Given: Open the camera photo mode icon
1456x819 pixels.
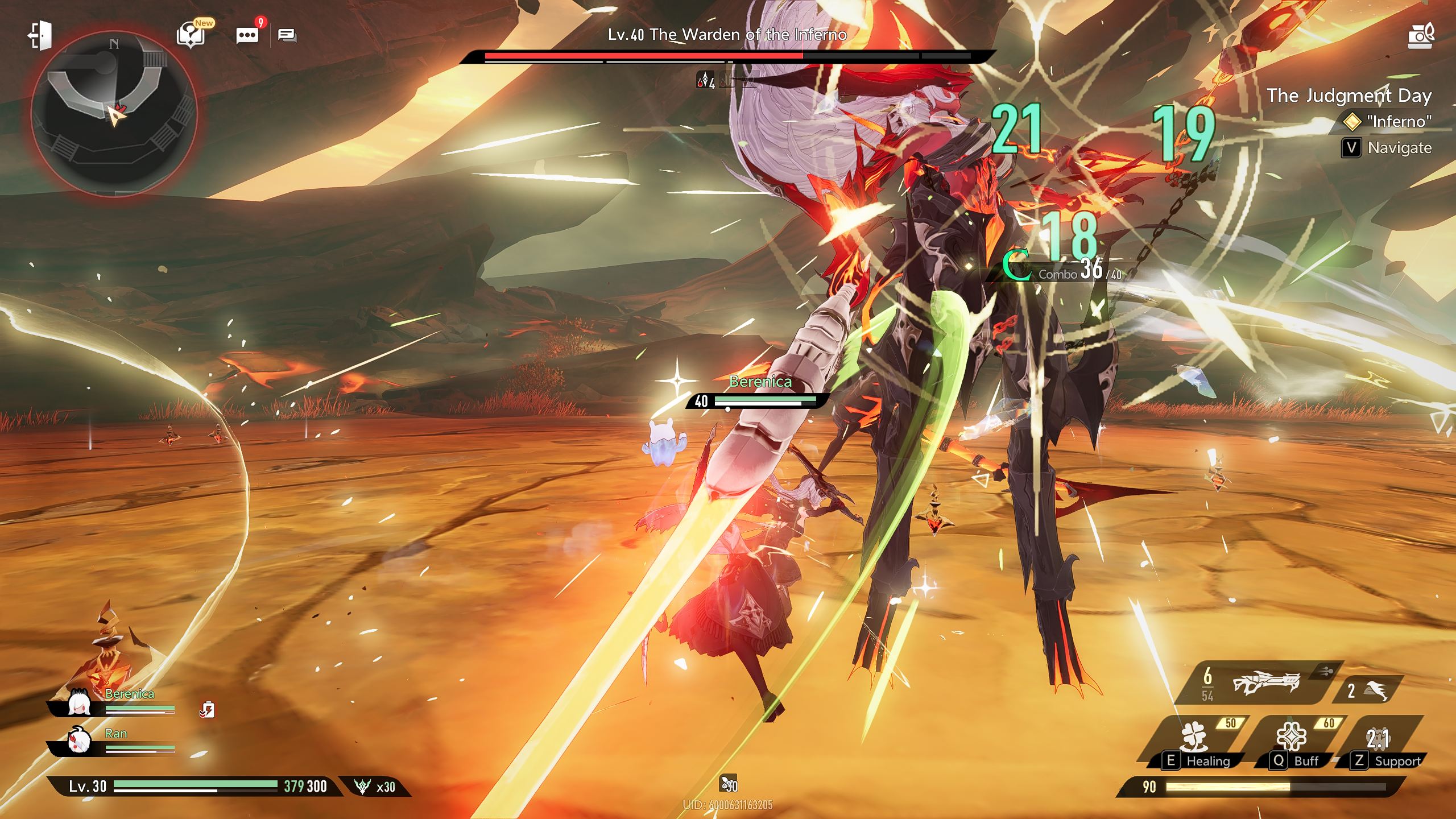Looking at the screenshot, I should point(1421,36).
